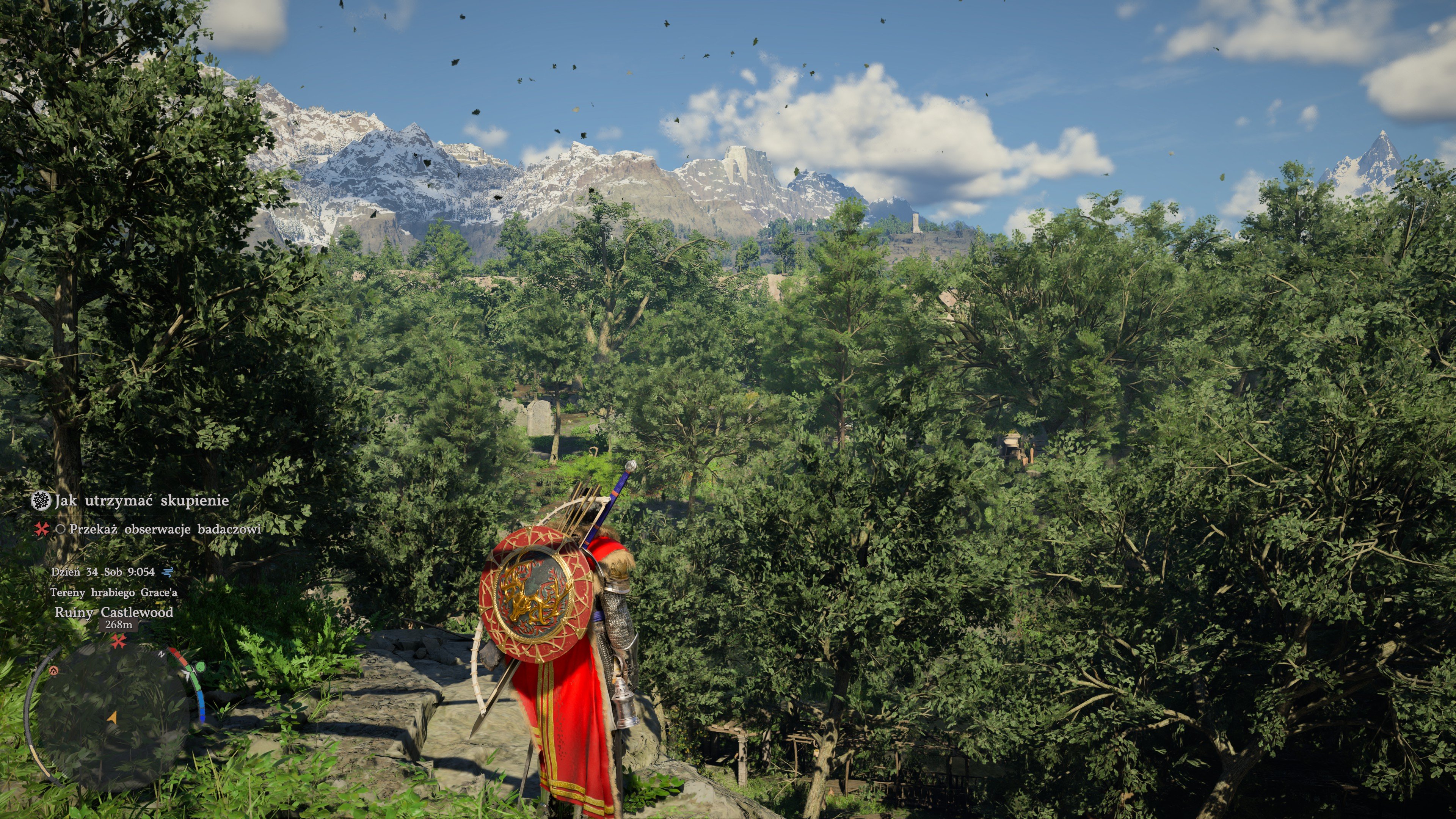Click the green spiral icon beside the minimap
The height and width of the screenshot is (819, 1456).
(x=199, y=667)
